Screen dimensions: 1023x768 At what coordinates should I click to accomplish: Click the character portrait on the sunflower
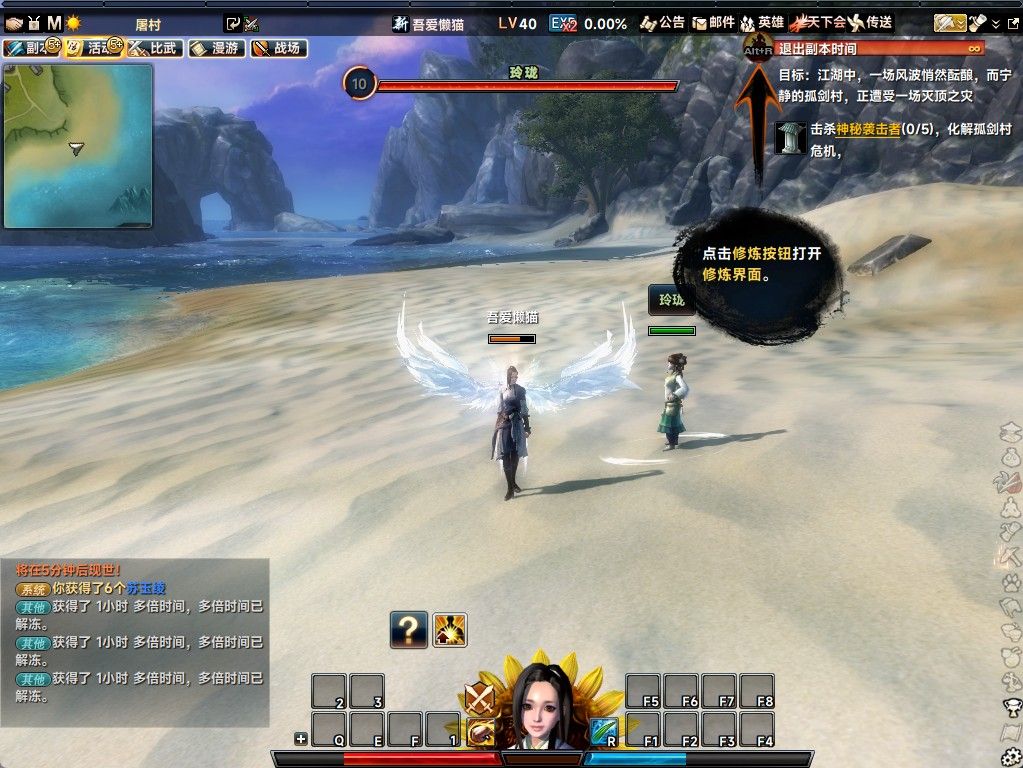tap(544, 706)
